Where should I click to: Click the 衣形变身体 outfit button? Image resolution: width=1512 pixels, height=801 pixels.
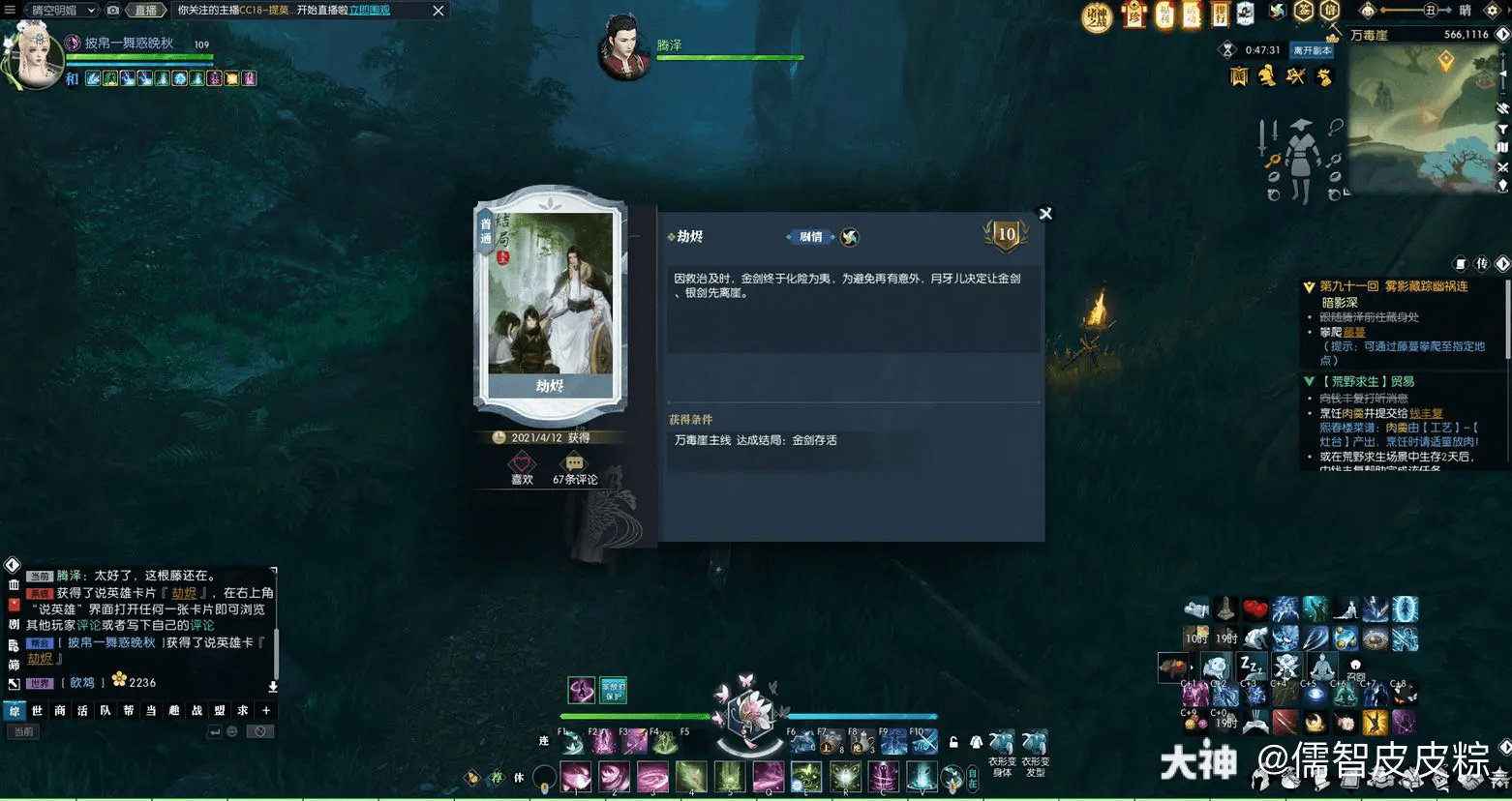[1002, 751]
